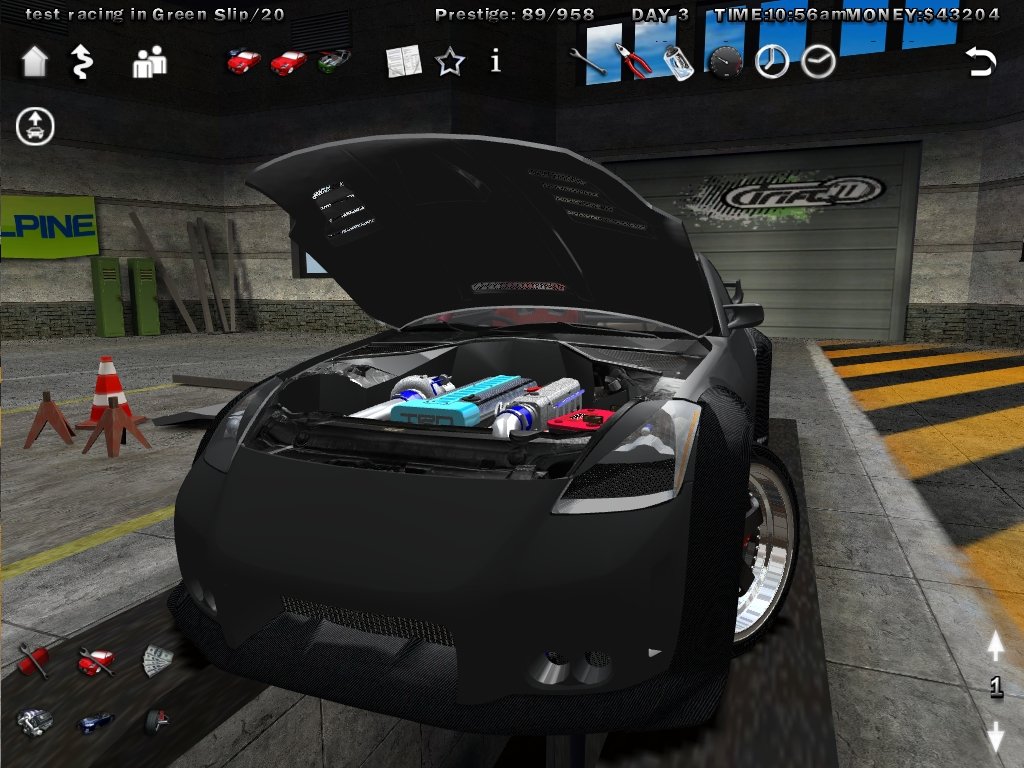Select the wheel and brake parts category
This screenshot has width=1024, height=768.
point(156,721)
